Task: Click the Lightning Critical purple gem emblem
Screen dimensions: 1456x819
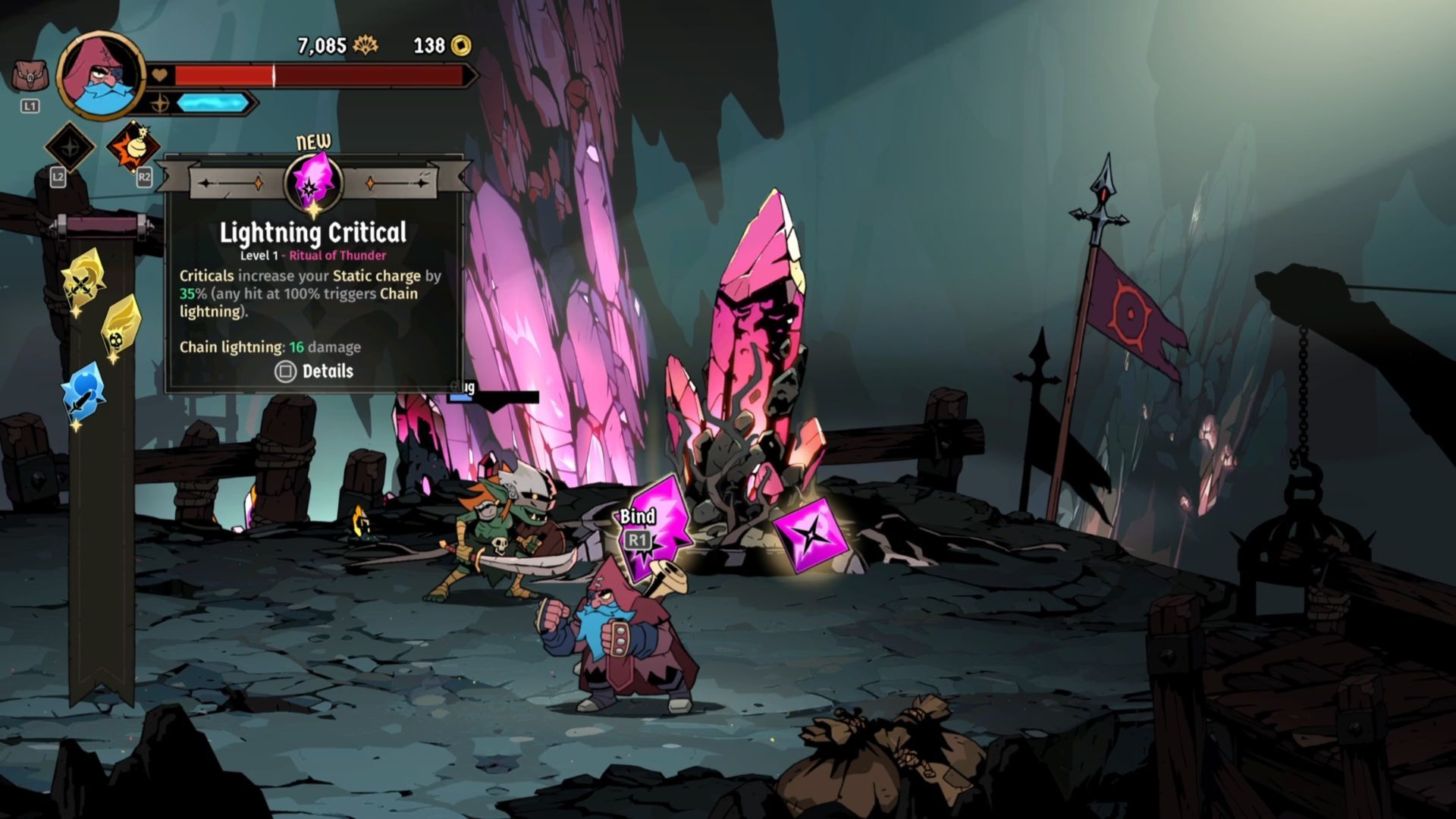Action: (313, 182)
